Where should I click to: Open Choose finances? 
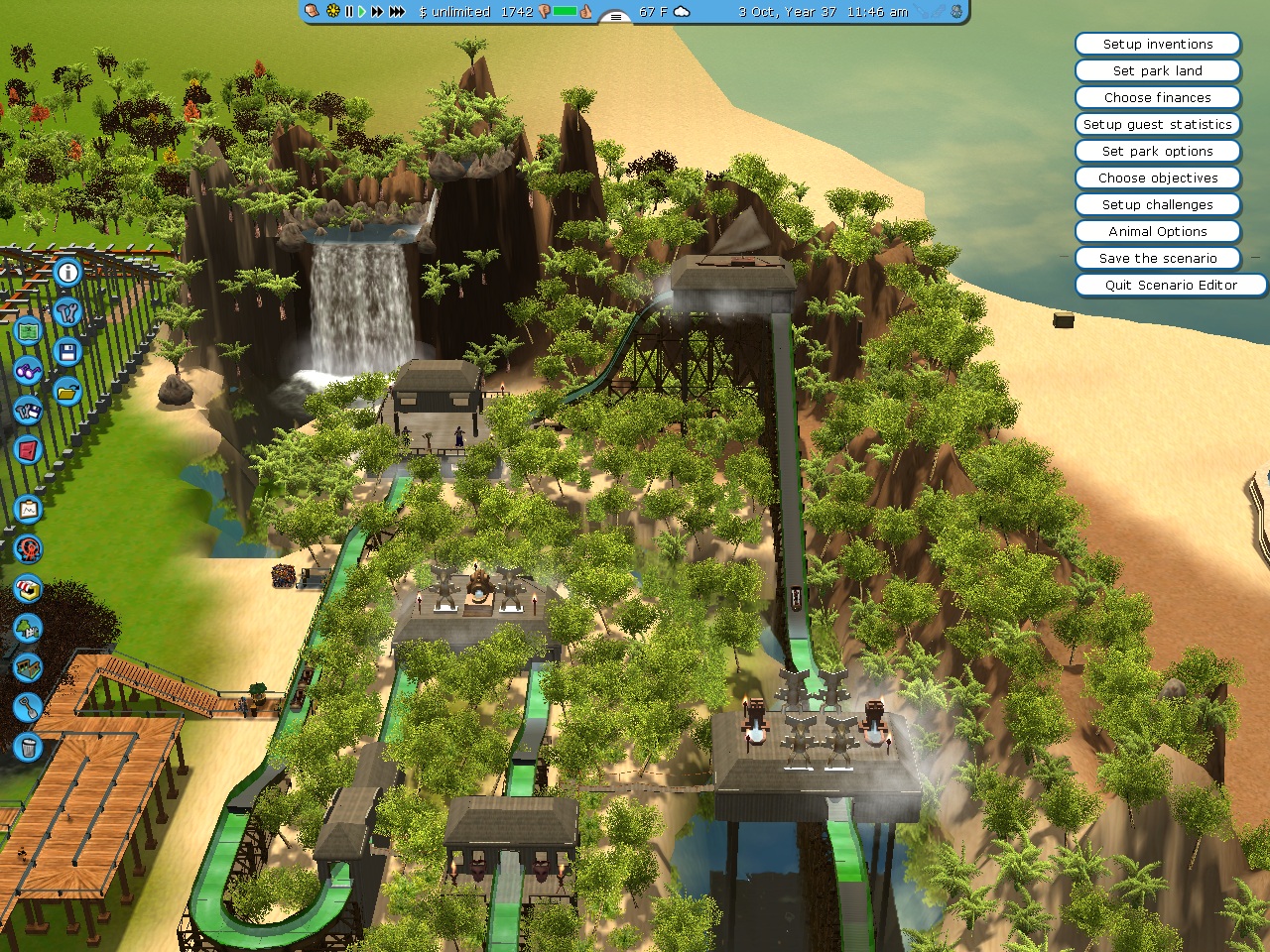click(1157, 98)
